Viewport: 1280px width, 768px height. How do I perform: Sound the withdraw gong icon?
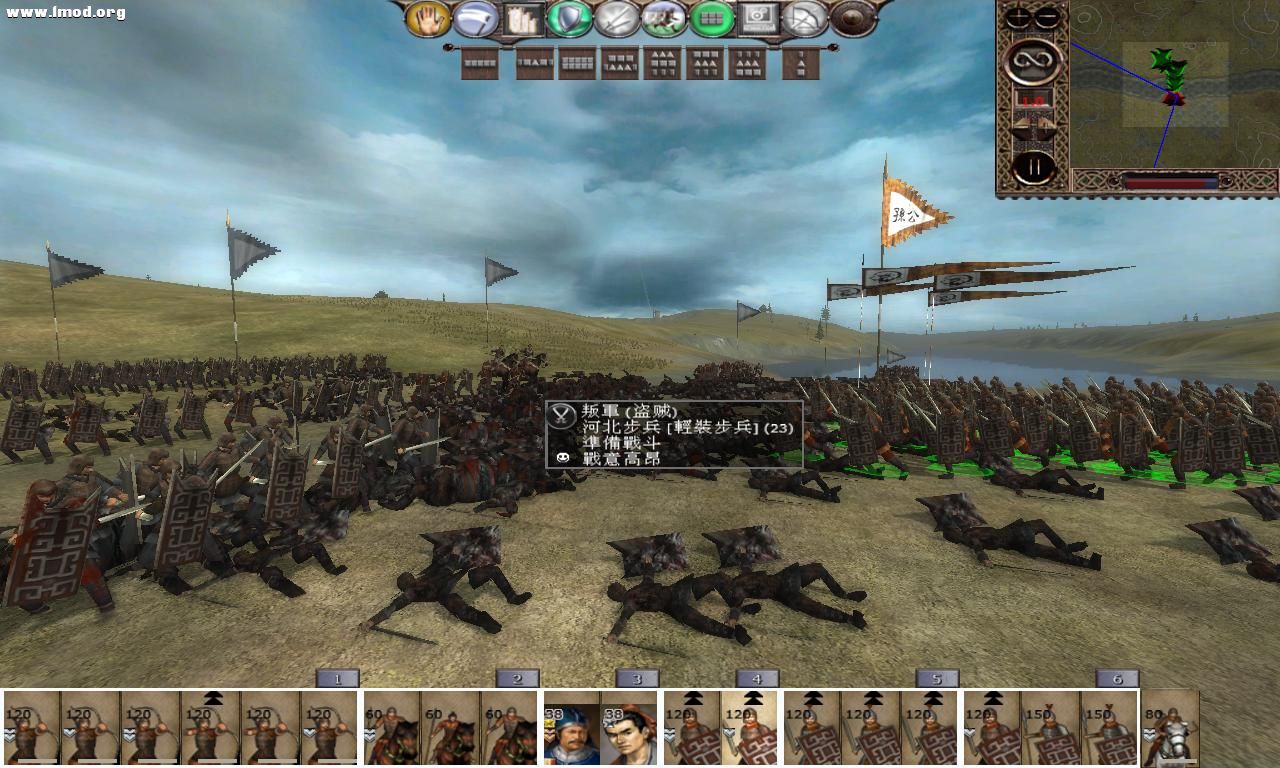(852, 17)
